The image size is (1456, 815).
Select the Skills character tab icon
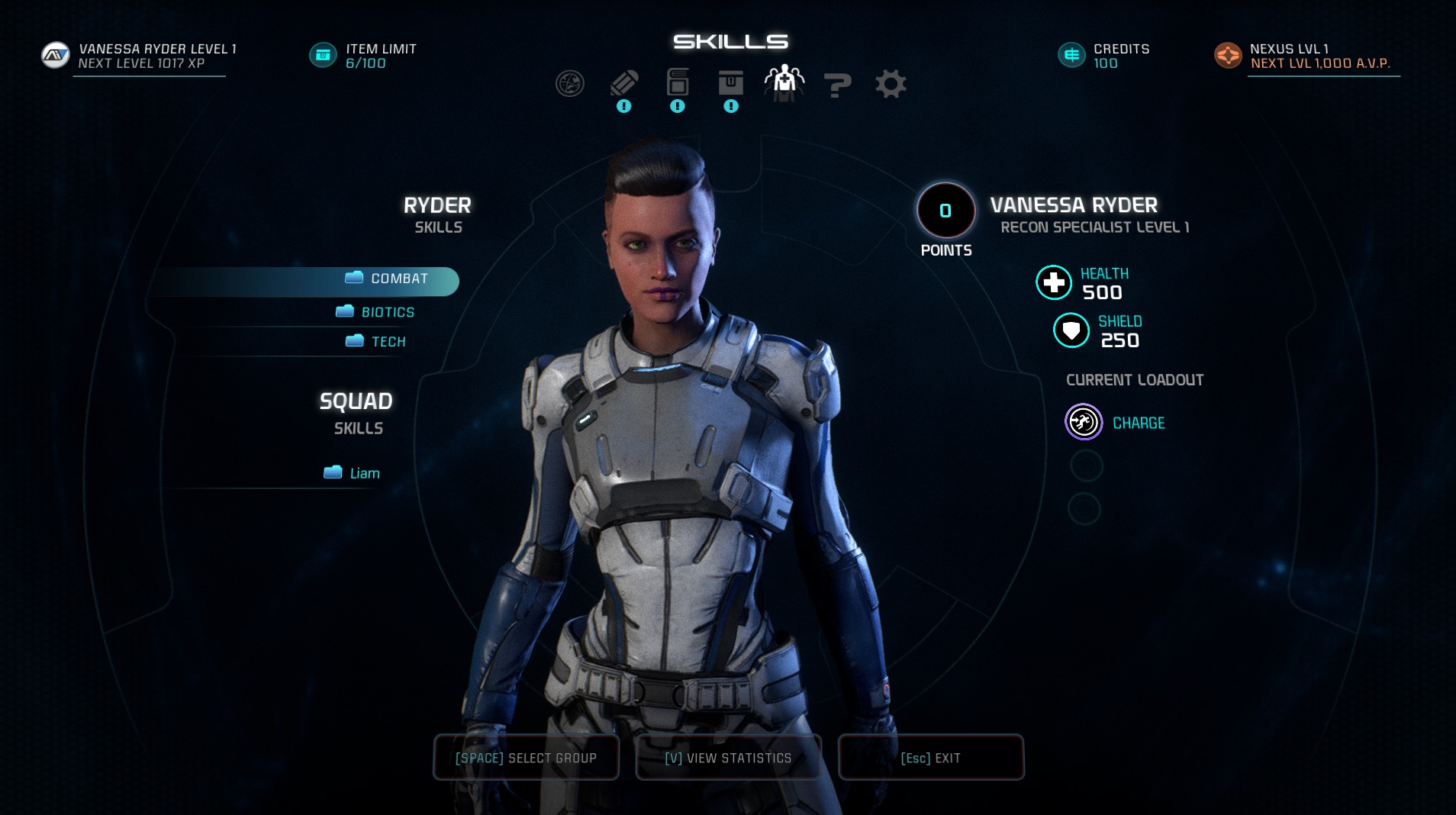[x=784, y=81]
